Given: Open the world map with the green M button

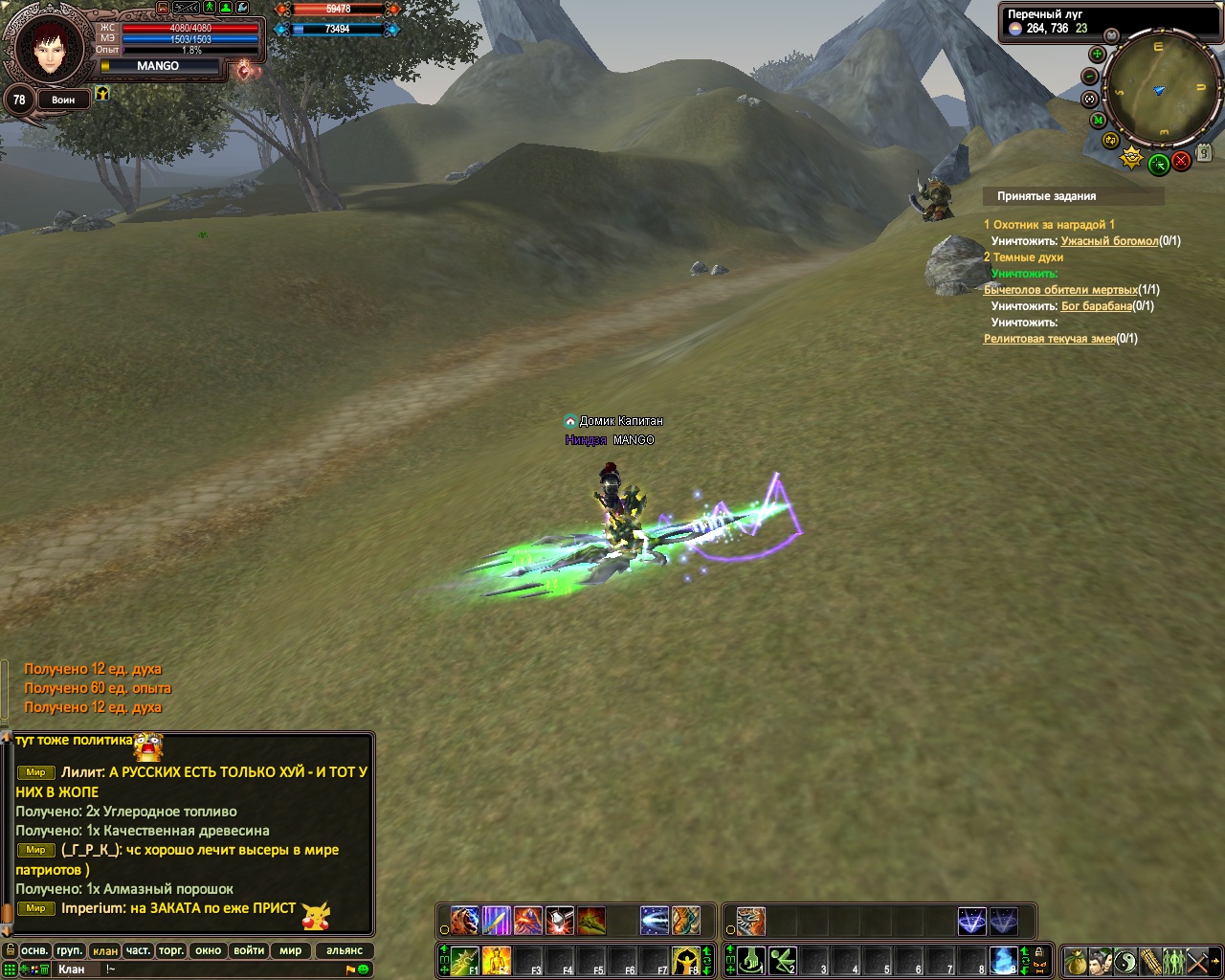Looking at the screenshot, I should [1098, 120].
